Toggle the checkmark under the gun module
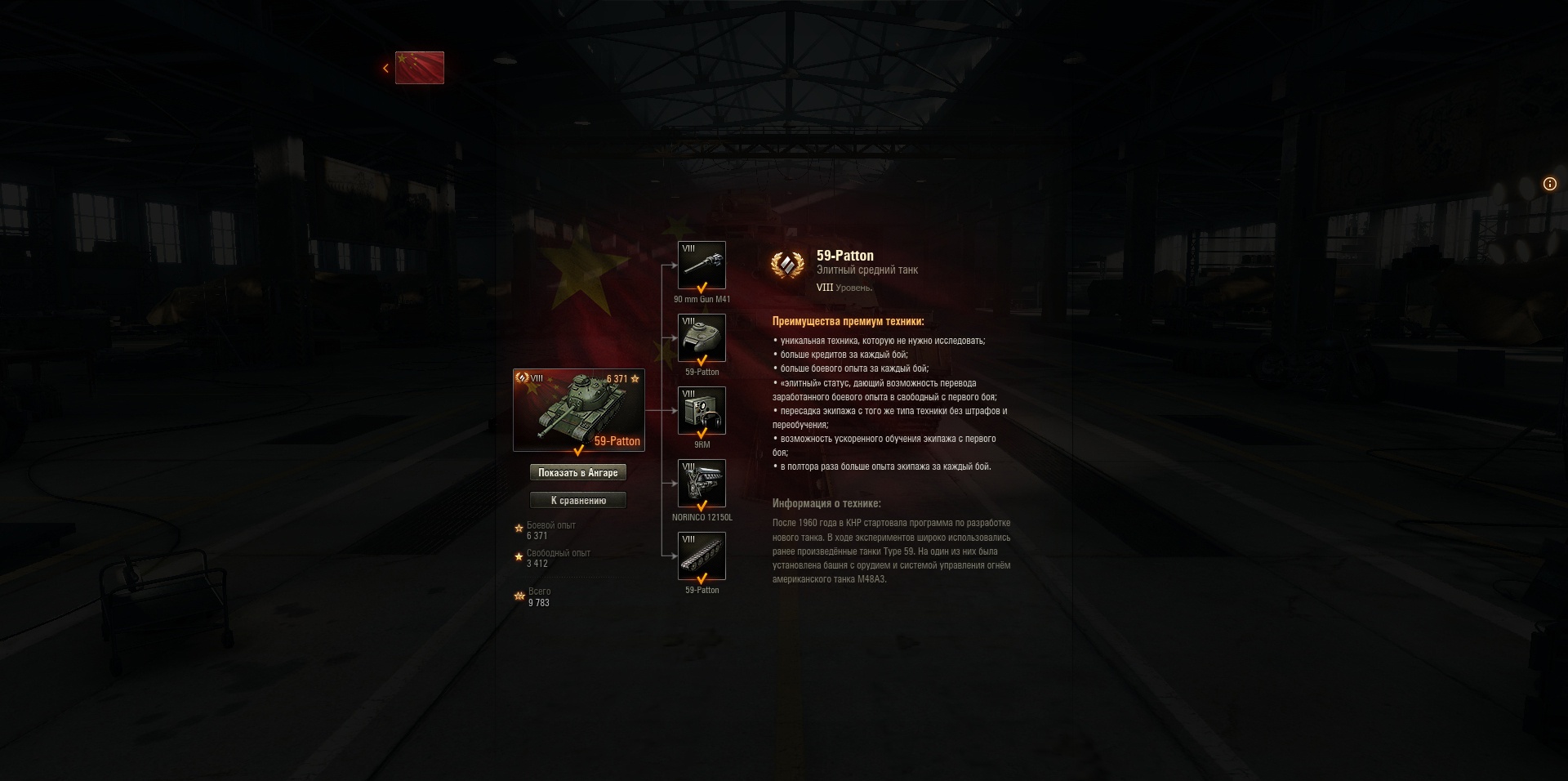This screenshot has height=781, width=1568. pos(701,287)
